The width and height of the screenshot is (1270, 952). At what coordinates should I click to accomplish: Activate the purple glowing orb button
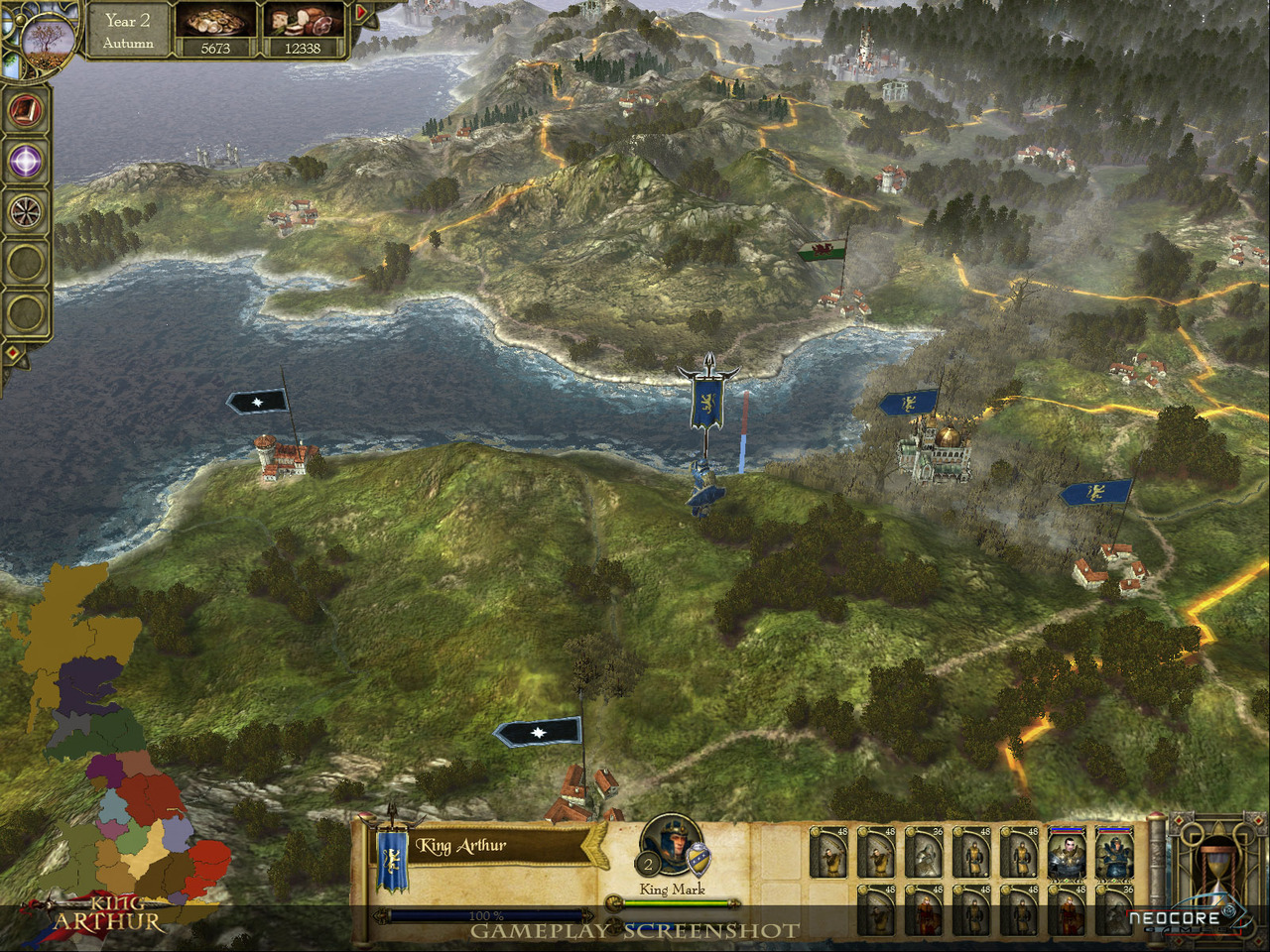(27, 162)
